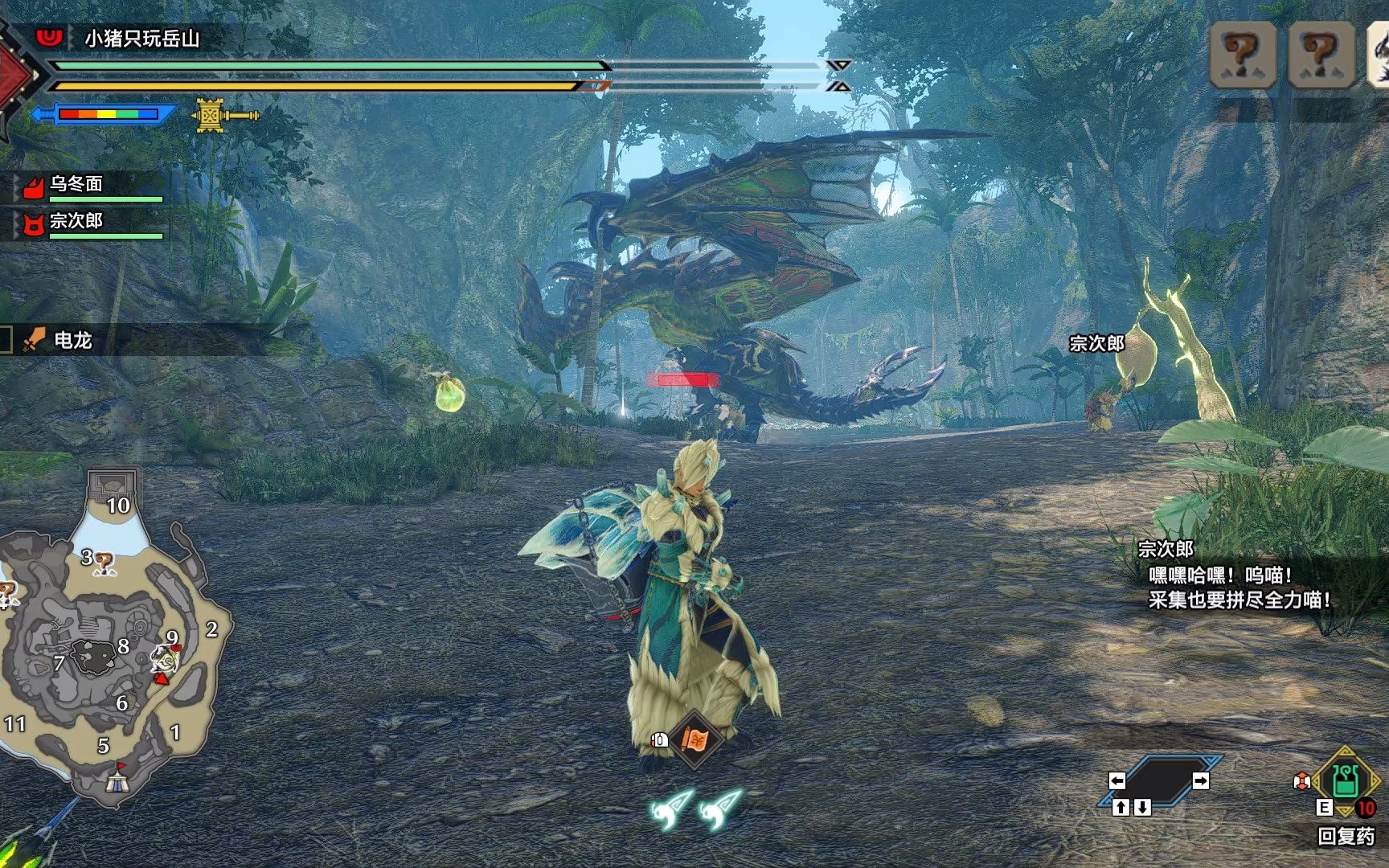
Task: Click the second unknown monster icon
Action: point(1321,55)
